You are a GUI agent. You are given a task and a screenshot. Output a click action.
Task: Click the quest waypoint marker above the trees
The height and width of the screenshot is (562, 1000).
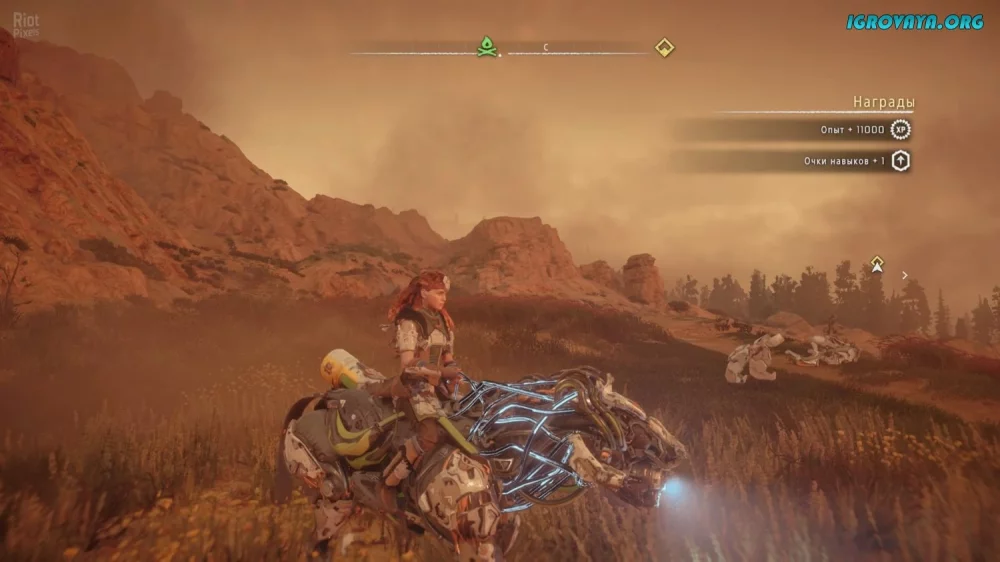(877, 264)
